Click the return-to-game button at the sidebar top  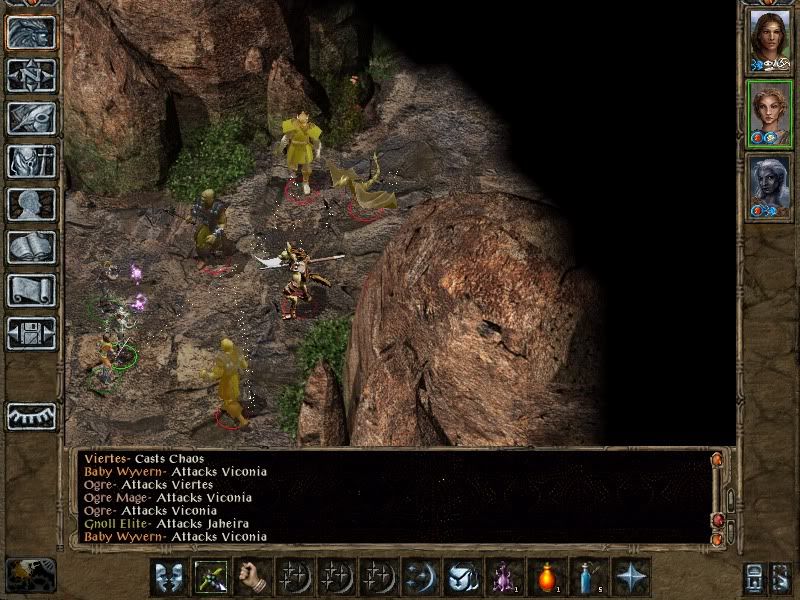(31, 32)
